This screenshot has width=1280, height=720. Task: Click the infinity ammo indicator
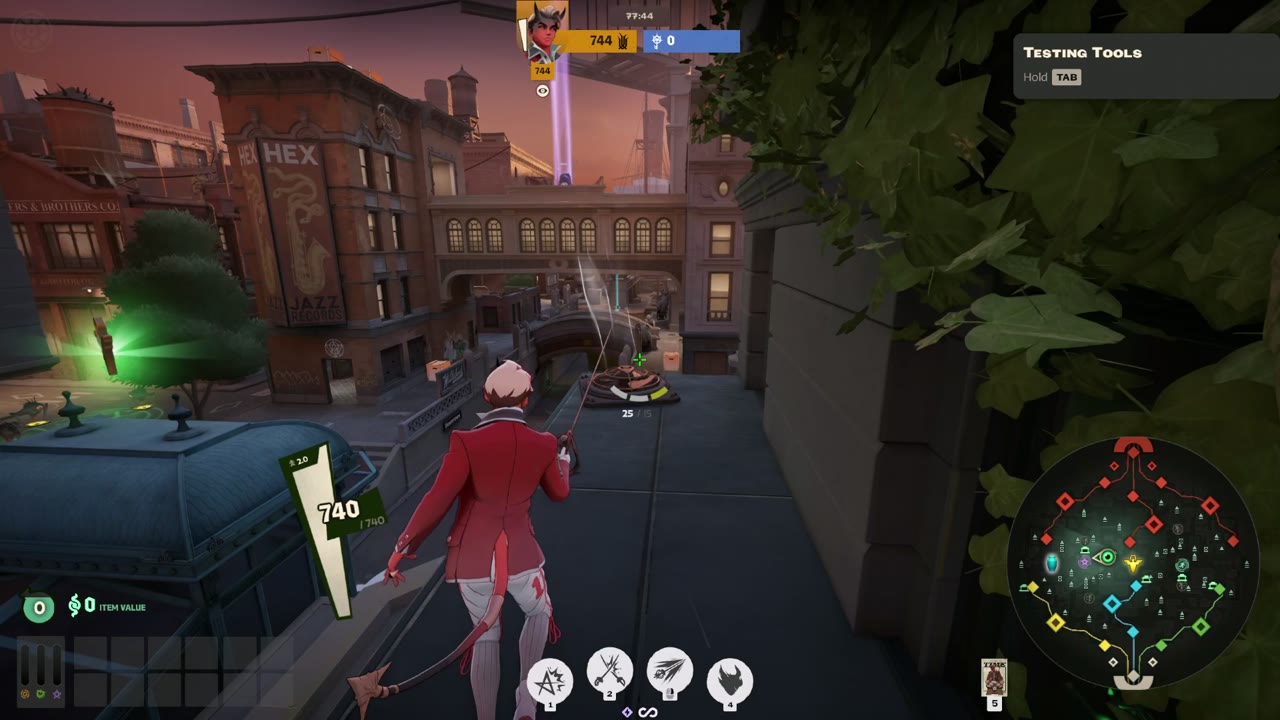point(648,712)
